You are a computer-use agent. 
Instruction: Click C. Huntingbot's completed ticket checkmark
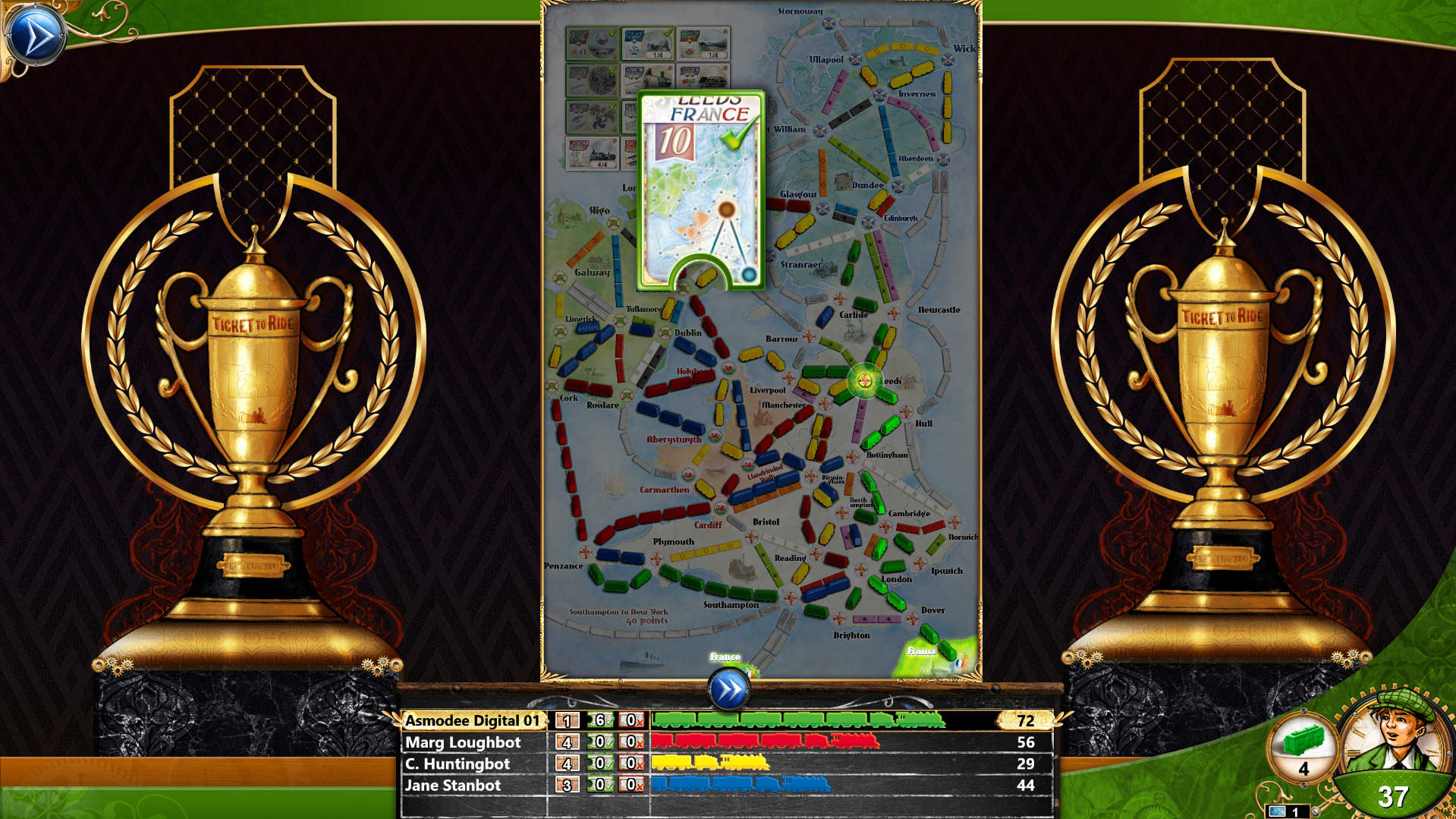click(599, 764)
